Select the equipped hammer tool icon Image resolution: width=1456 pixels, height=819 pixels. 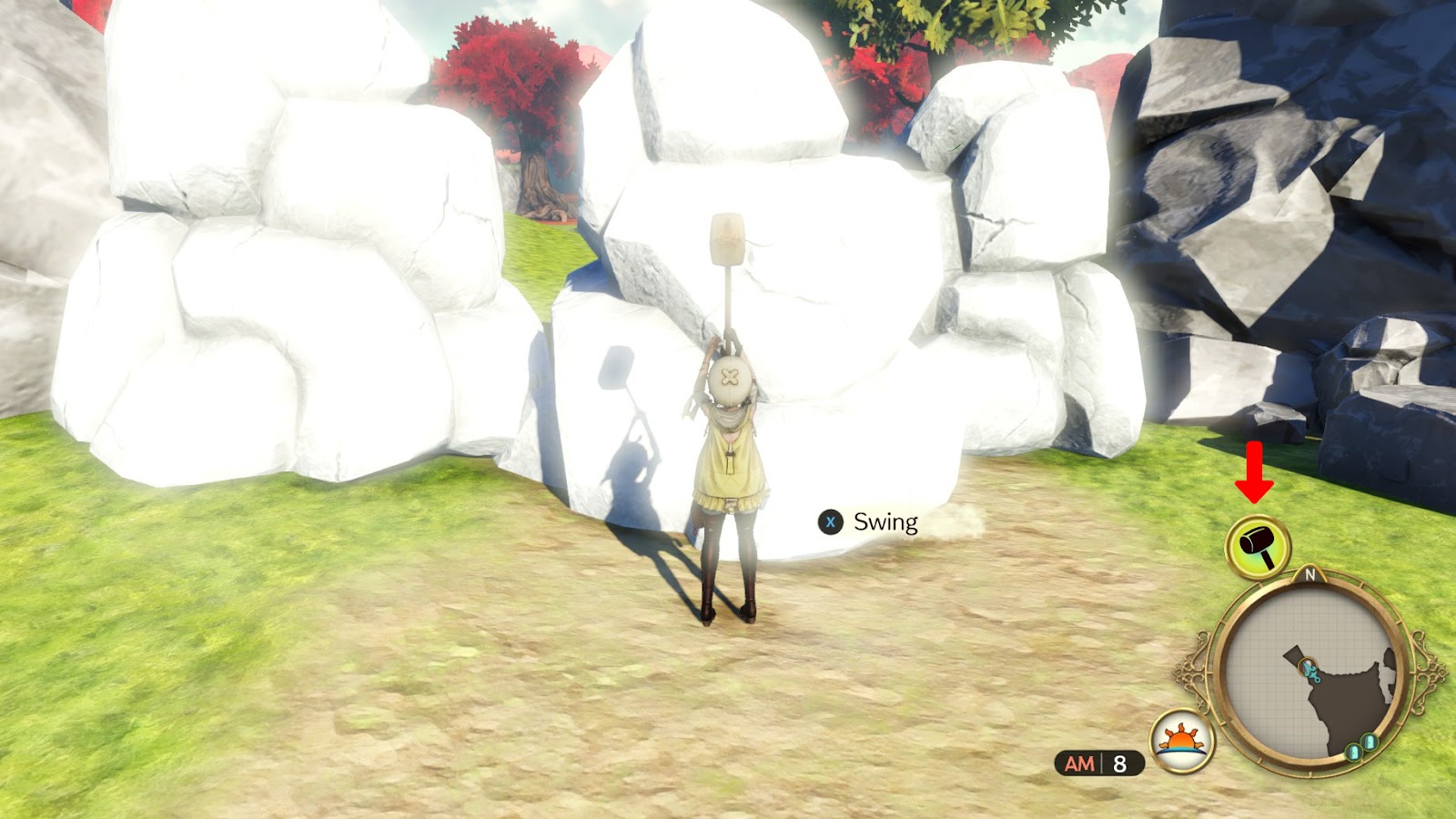[1256, 545]
